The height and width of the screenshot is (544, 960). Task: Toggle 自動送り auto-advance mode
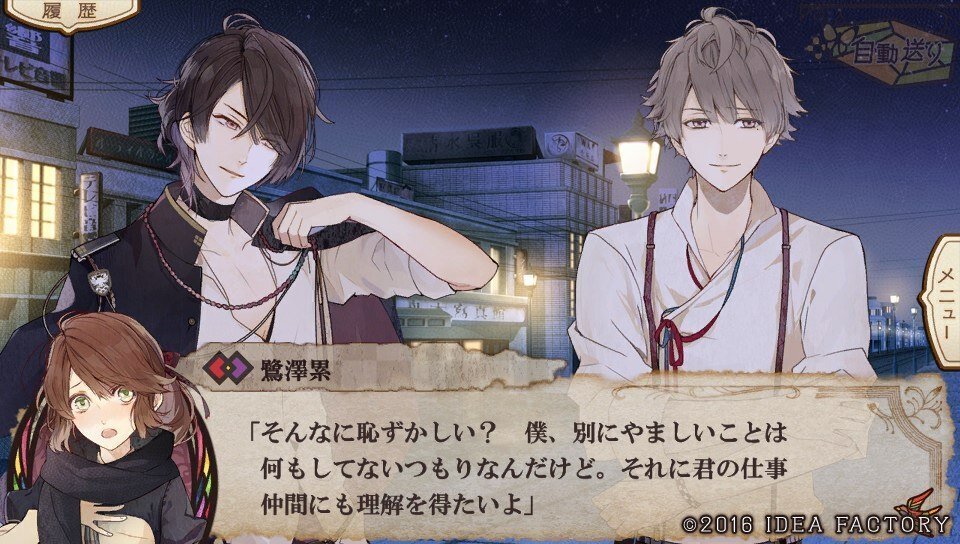click(x=898, y=54)
